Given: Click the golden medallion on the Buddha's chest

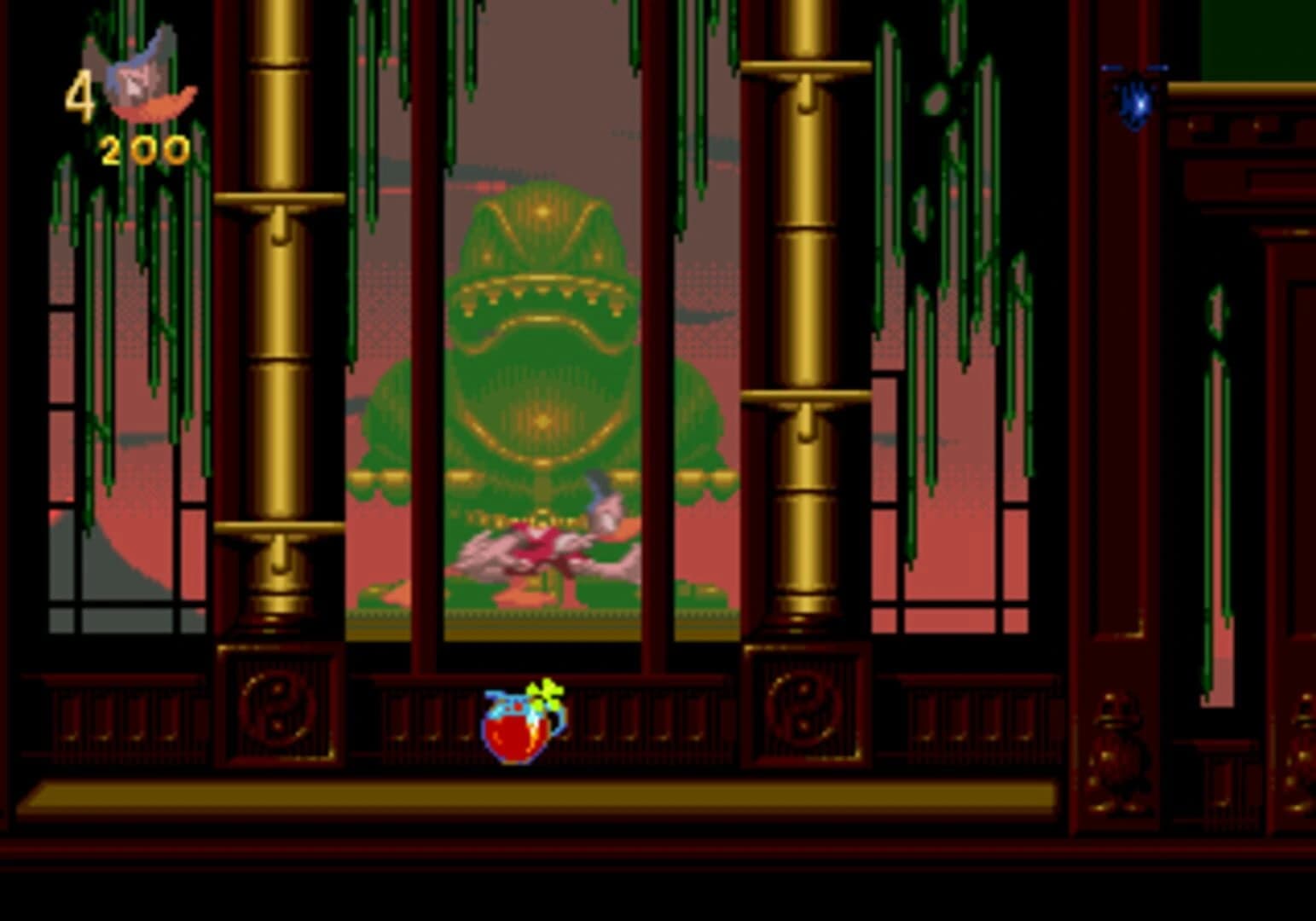Looking at the screenshot, I should click(542, 418).
